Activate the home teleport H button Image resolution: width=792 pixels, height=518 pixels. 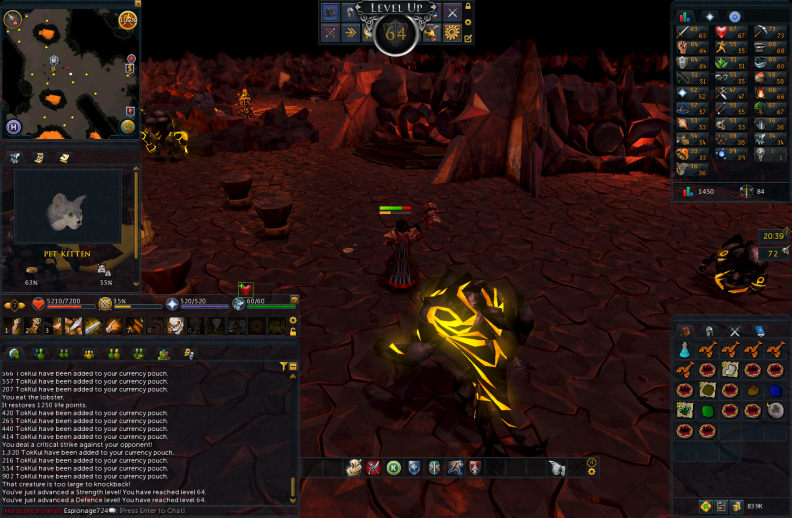coord(15,127)
